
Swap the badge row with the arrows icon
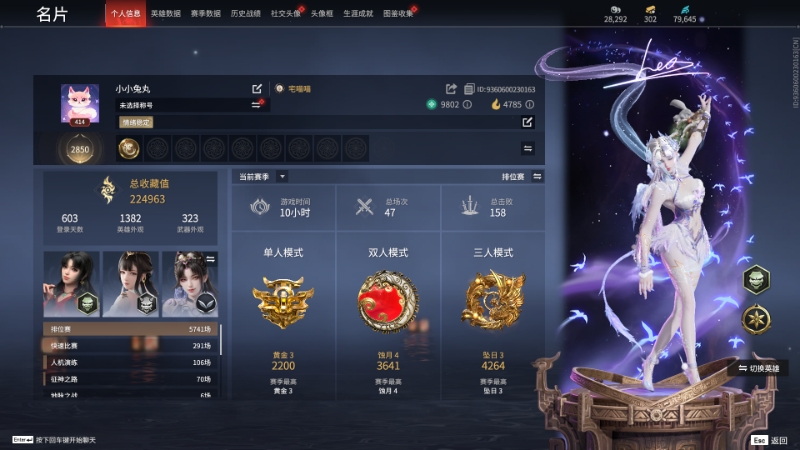[x=527, y=148]
